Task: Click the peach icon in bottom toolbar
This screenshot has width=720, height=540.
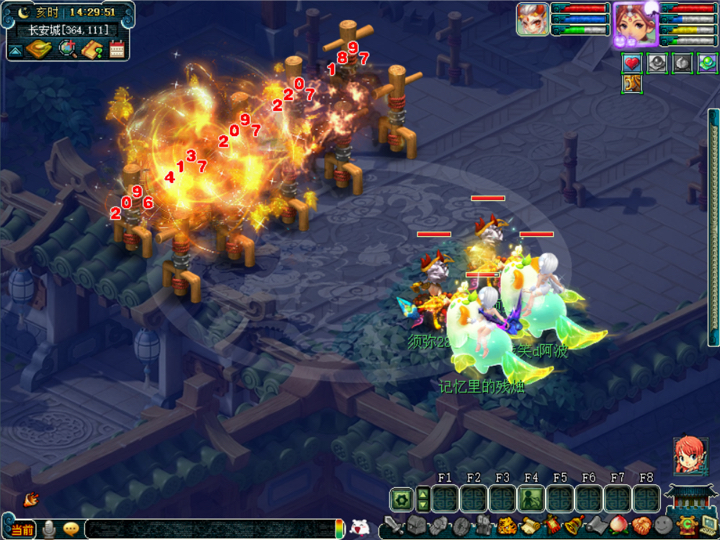Action: click(x=618, y=525)
